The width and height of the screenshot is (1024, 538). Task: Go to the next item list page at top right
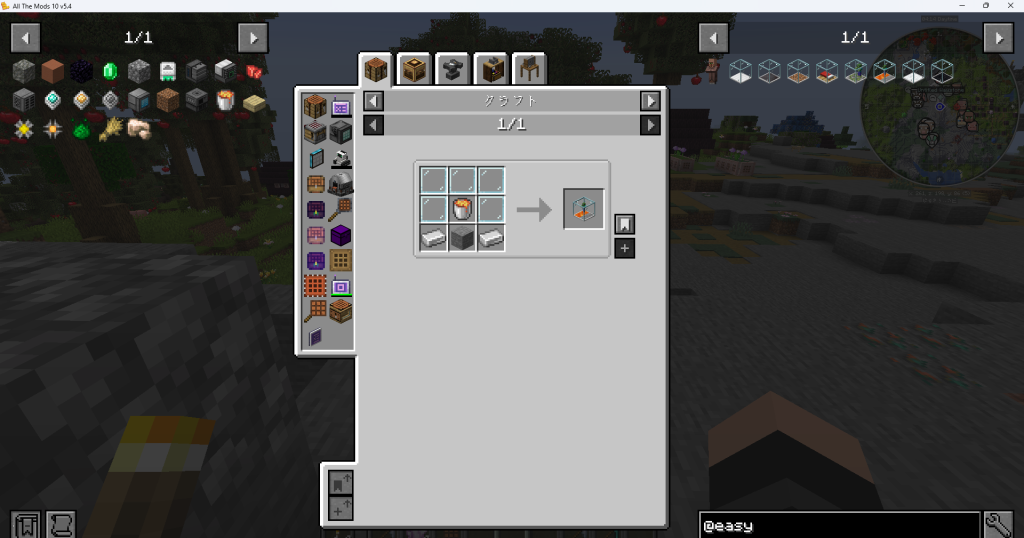(998, 38)
